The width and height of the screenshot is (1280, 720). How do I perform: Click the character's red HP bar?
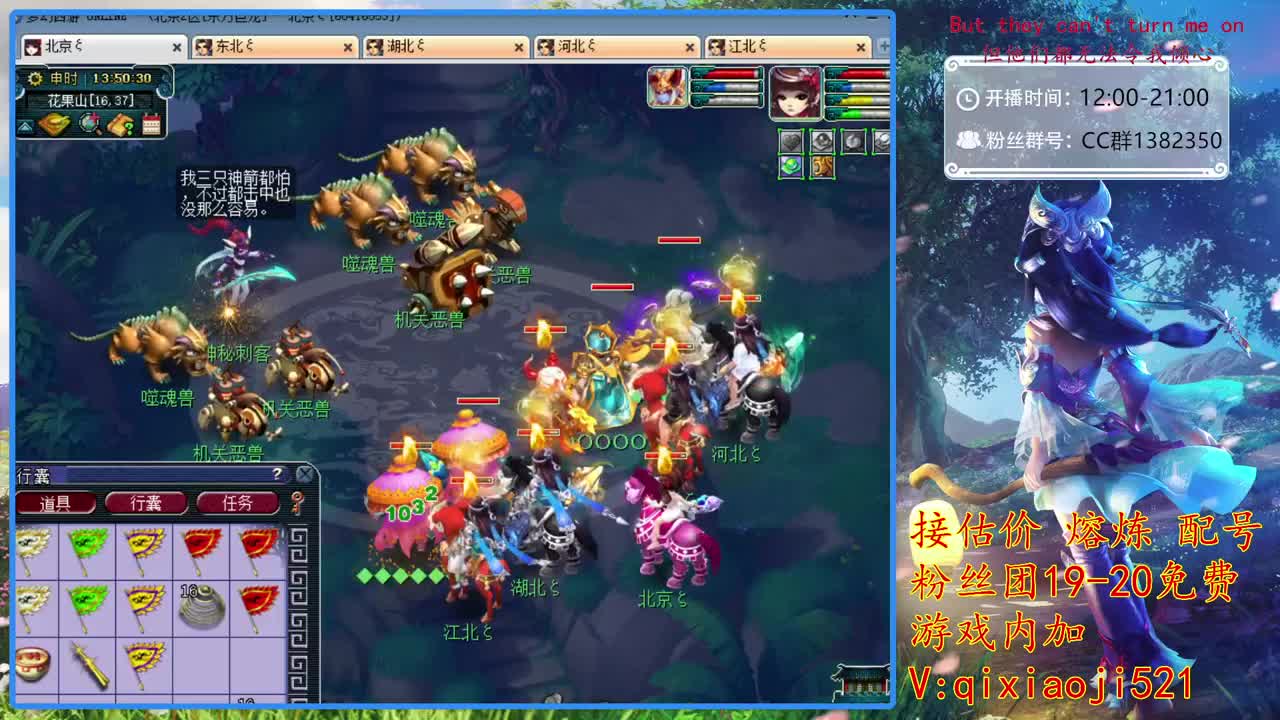coord(860,73)
